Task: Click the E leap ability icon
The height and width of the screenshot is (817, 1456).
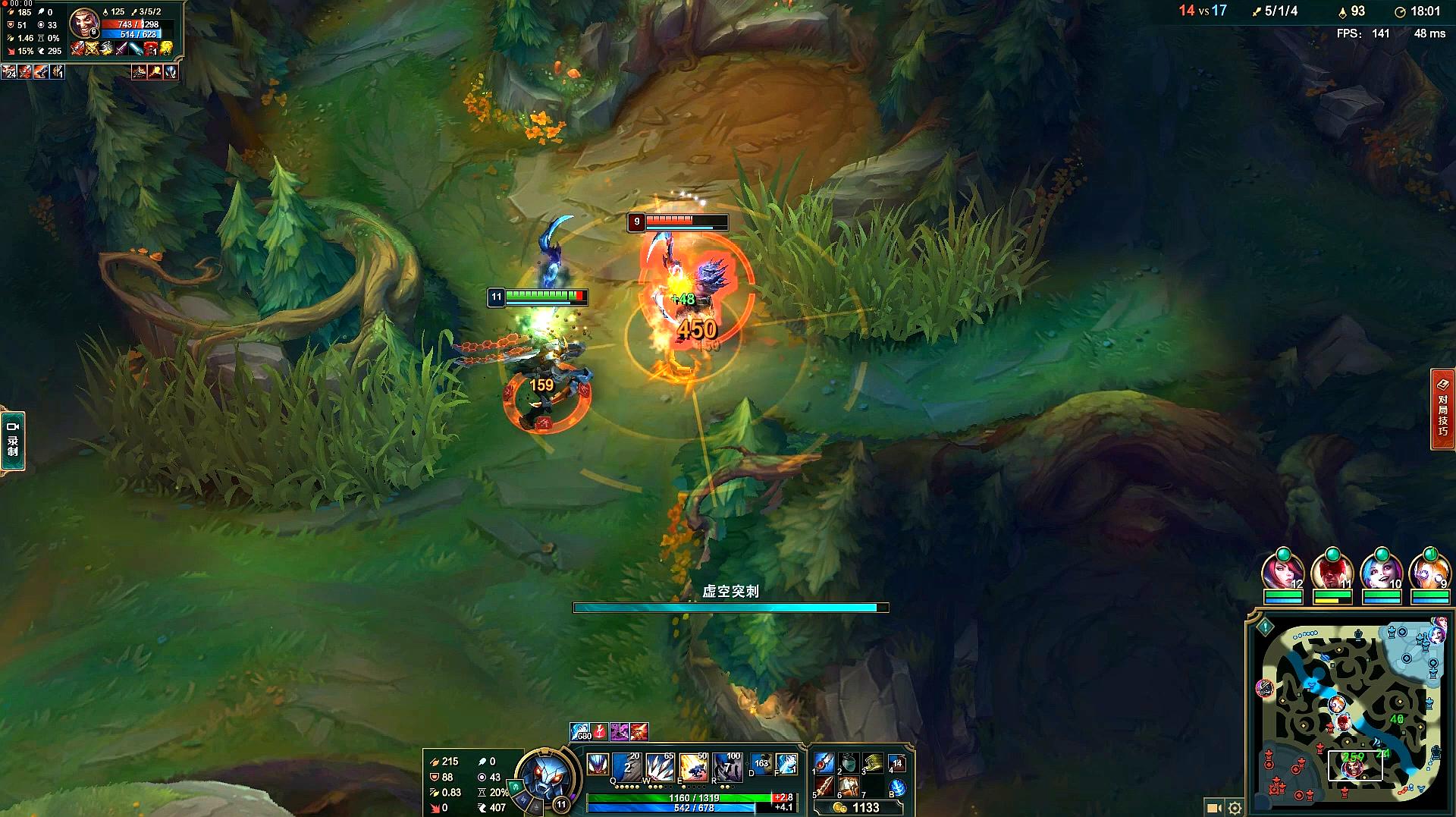Action: coord(693,766)
